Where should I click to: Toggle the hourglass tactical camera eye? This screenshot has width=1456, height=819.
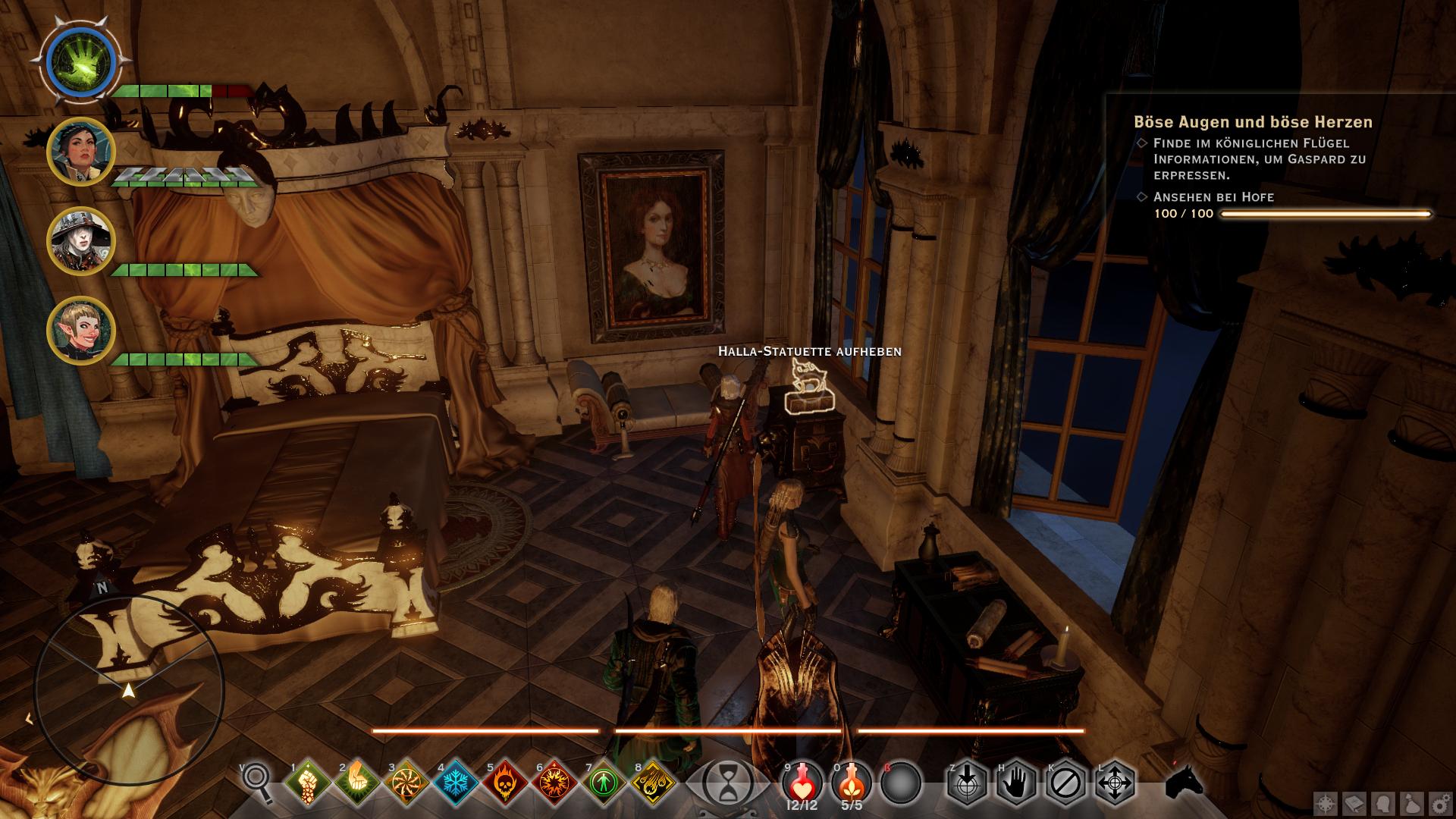point(728,783)
